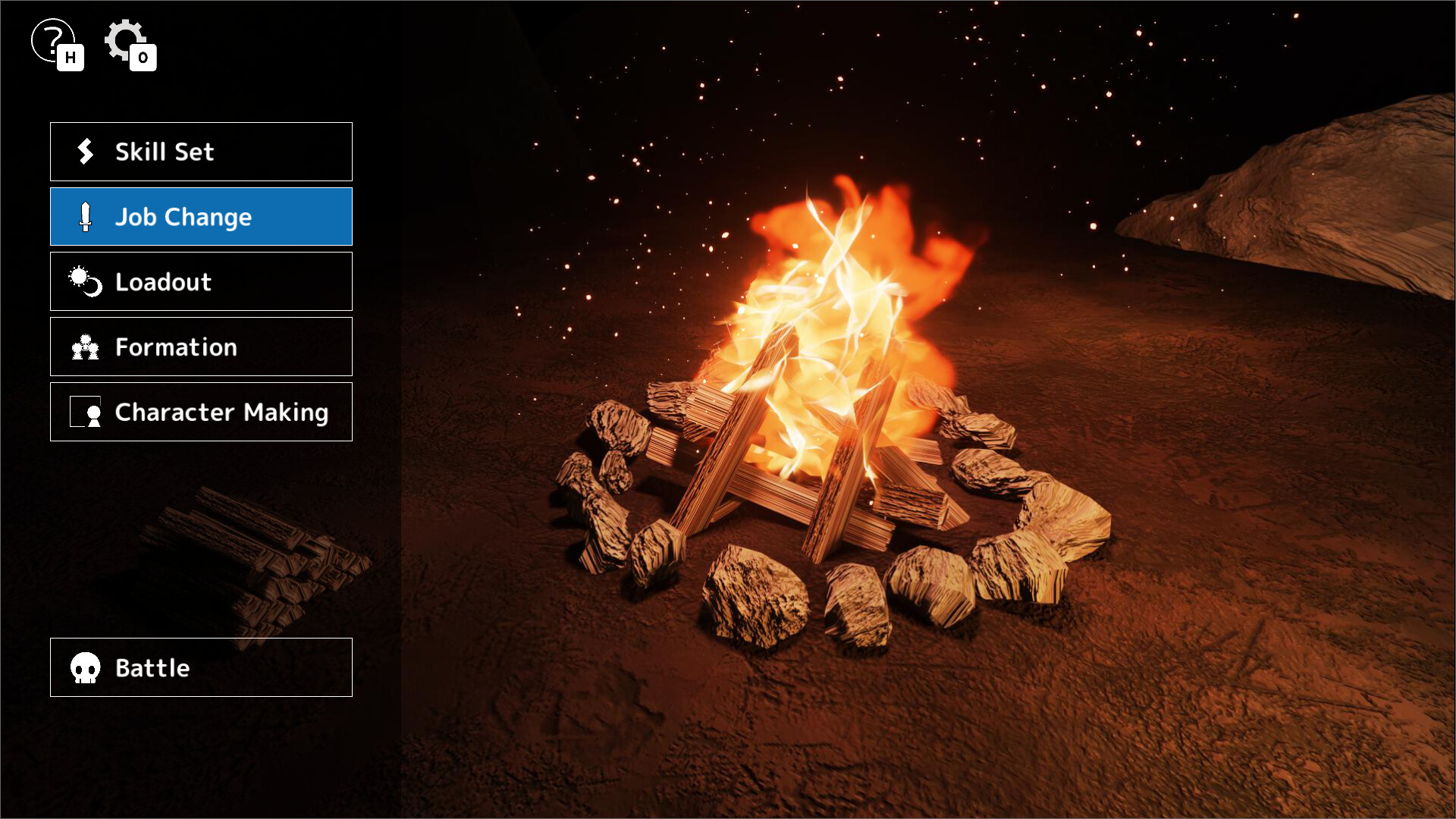The image size is (1456, 819).
Task: Select the portrait icon for Character Making
Action: click(86, 412)
